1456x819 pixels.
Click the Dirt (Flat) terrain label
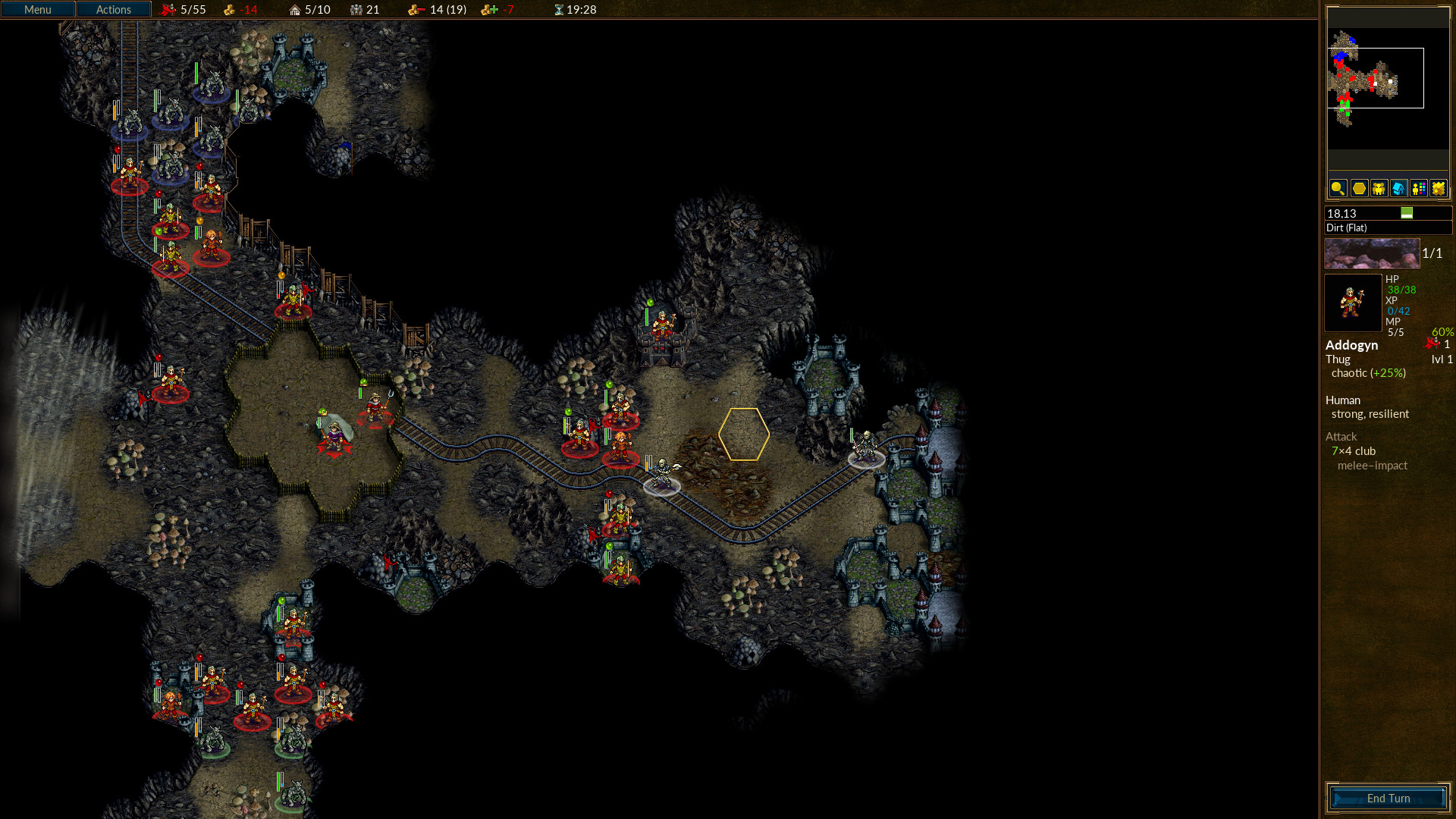[x=1346, y=227]
